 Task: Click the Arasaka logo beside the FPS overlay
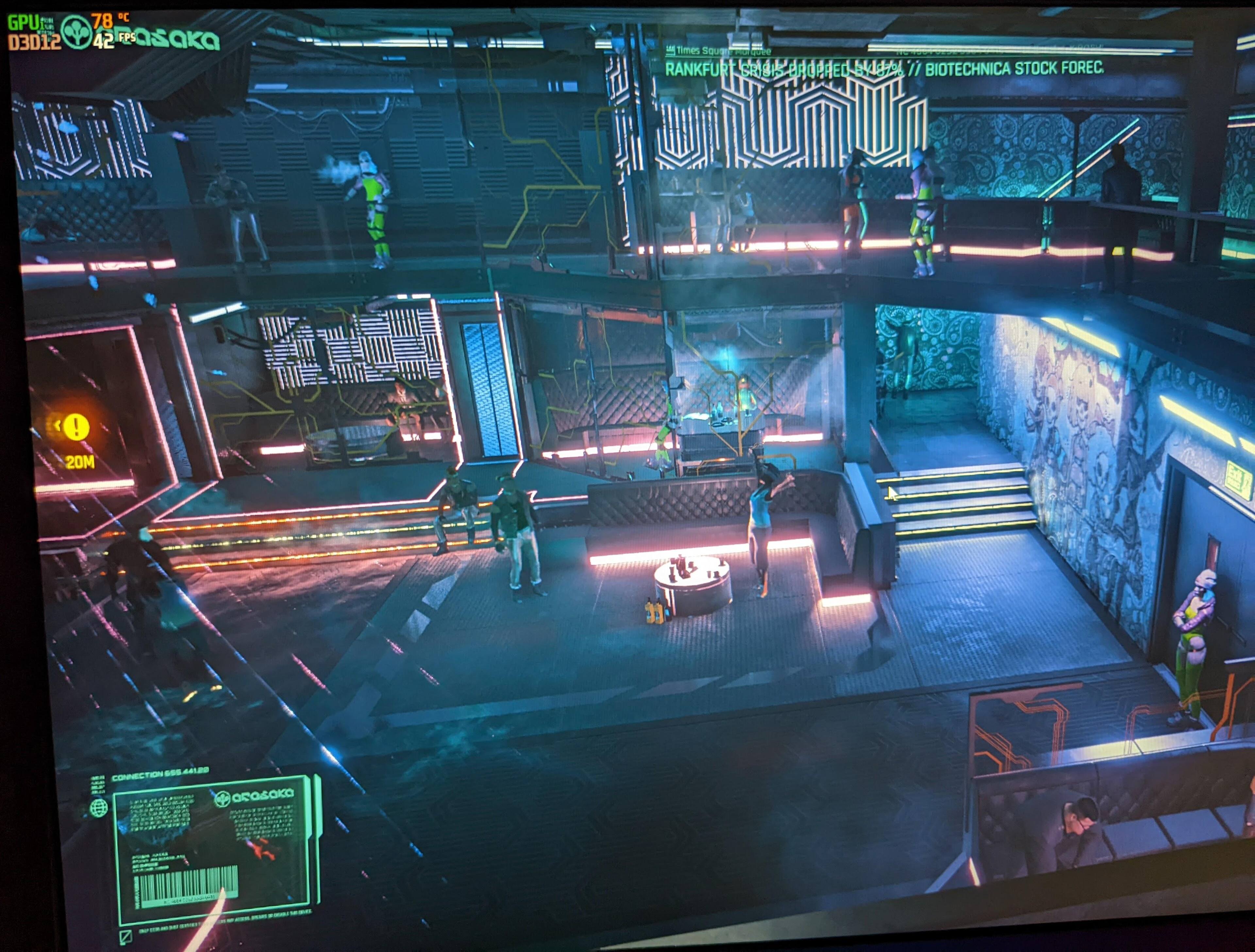pos(76,32)
